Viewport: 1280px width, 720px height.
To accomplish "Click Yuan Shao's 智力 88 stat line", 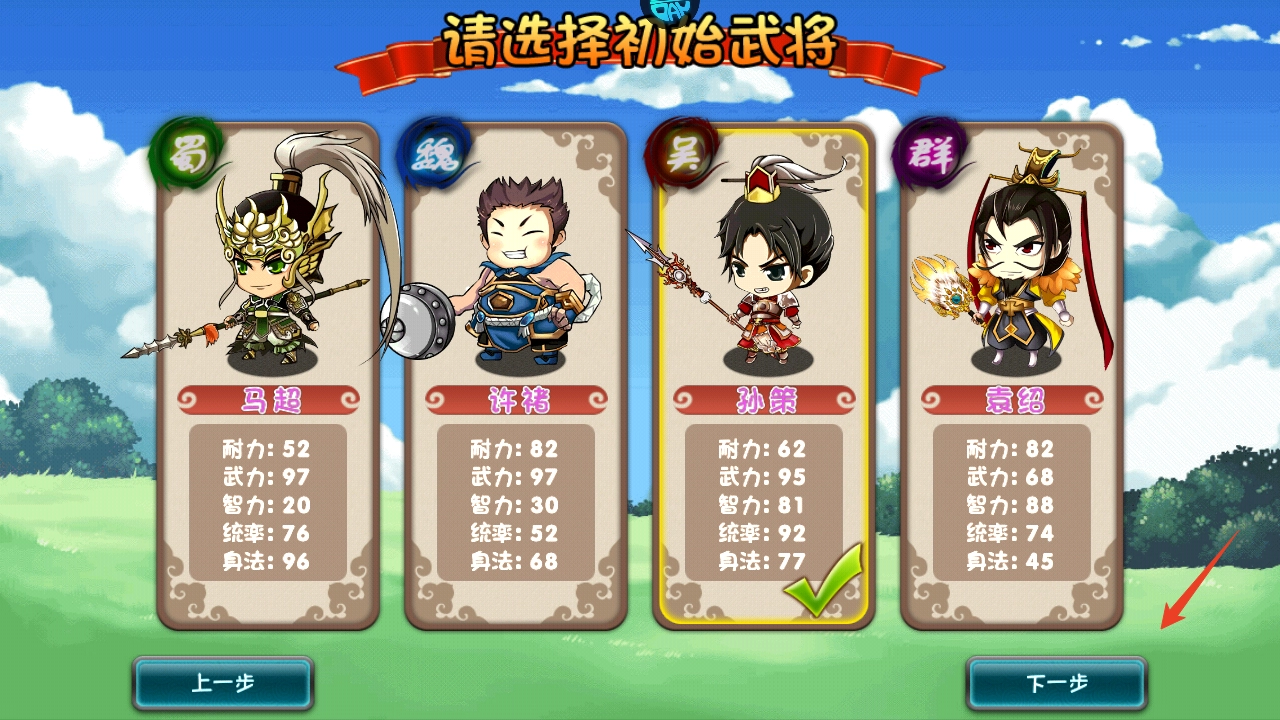I will pos(1012,507).
